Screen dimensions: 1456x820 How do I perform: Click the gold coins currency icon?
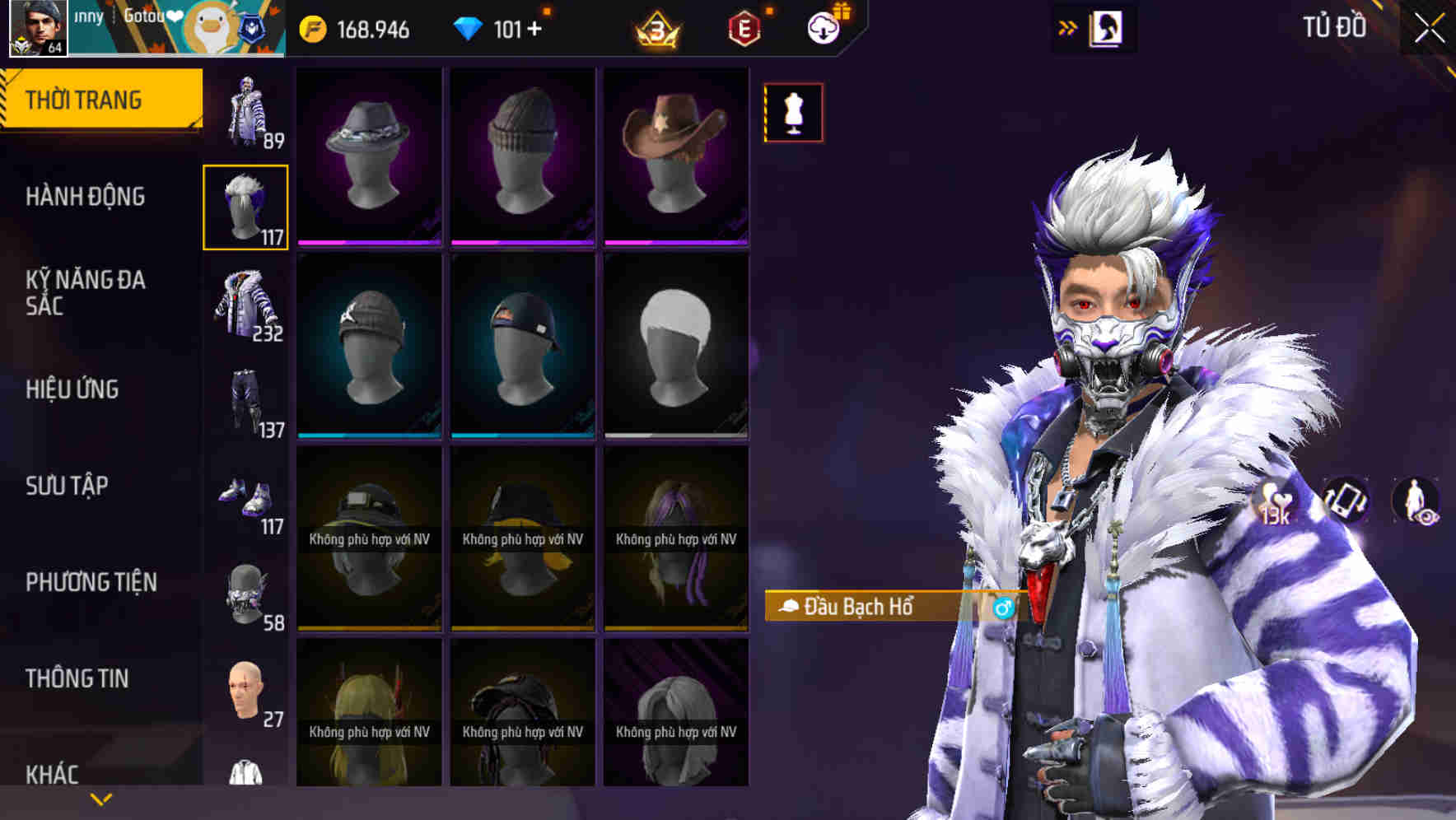(x=313, y=27)
